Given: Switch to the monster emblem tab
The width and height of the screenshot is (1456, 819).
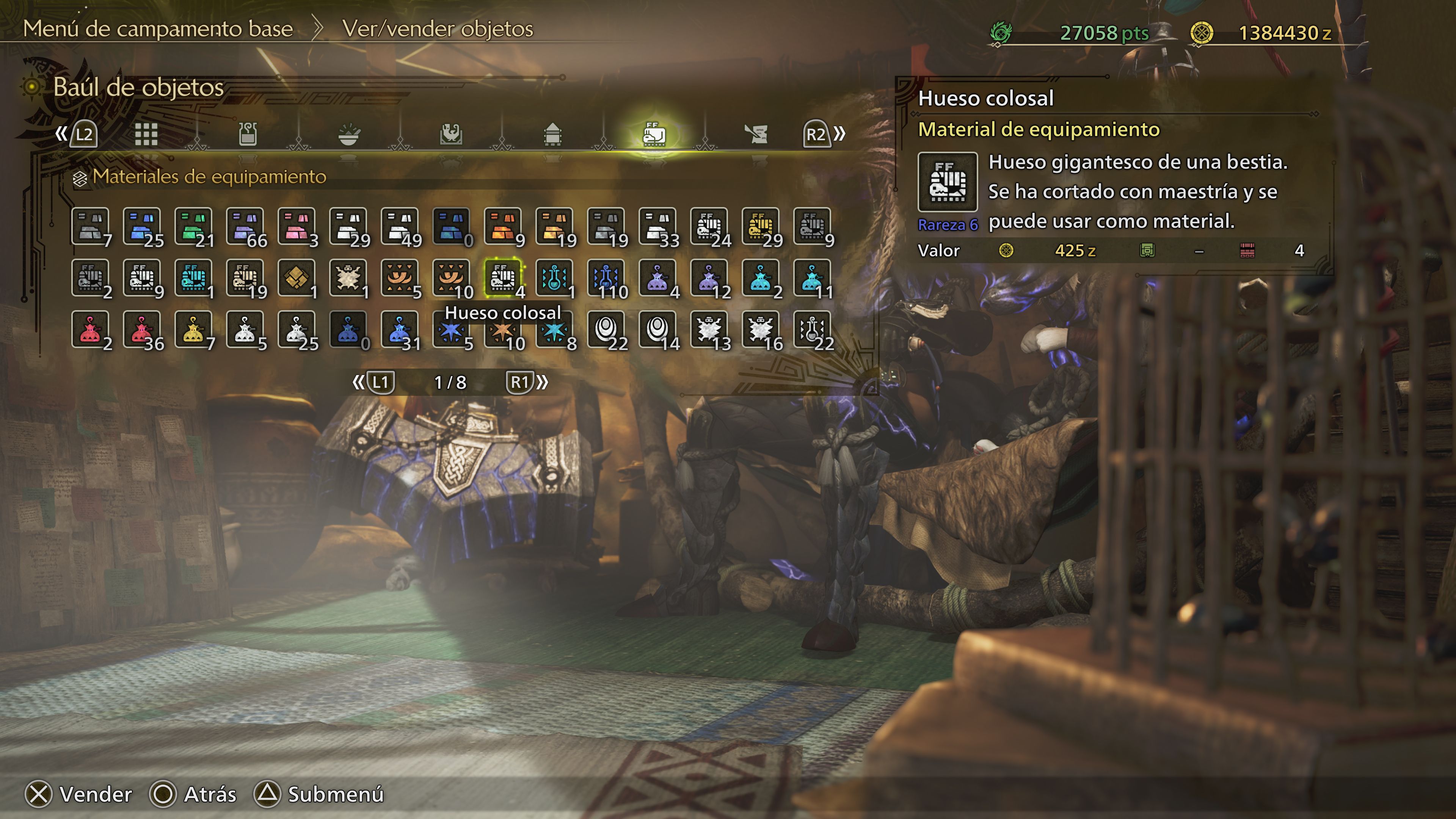Looking at the screenshot, I should pyautogui.click(x=450, y=134).
